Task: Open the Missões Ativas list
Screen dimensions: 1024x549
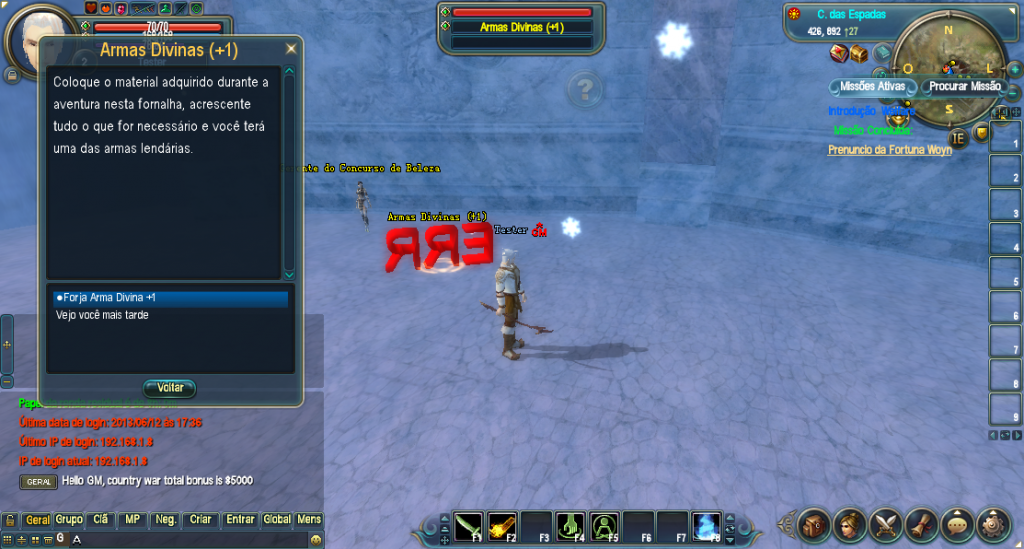Action: (872, 86)
